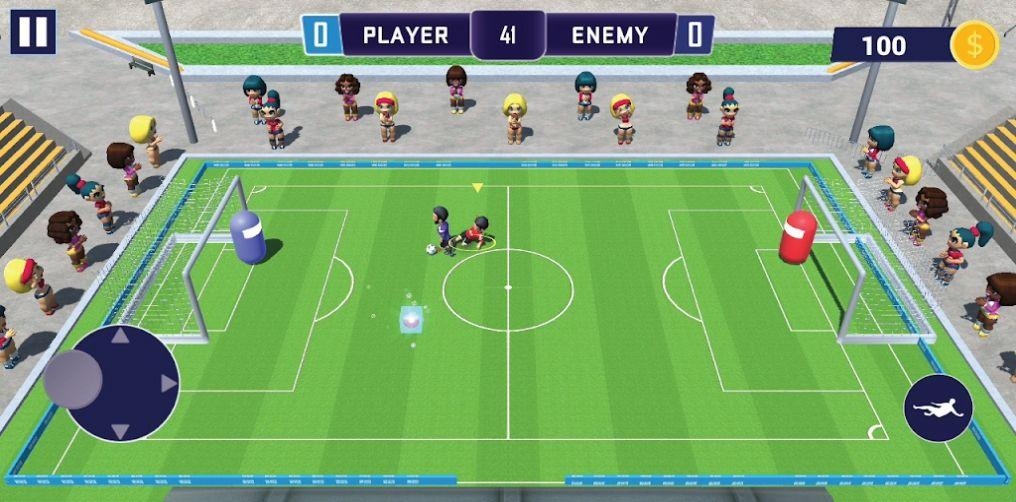Screen dimensions: 1016x502
Task: Tap the slide tackle action button
Action: coord(938,408)
